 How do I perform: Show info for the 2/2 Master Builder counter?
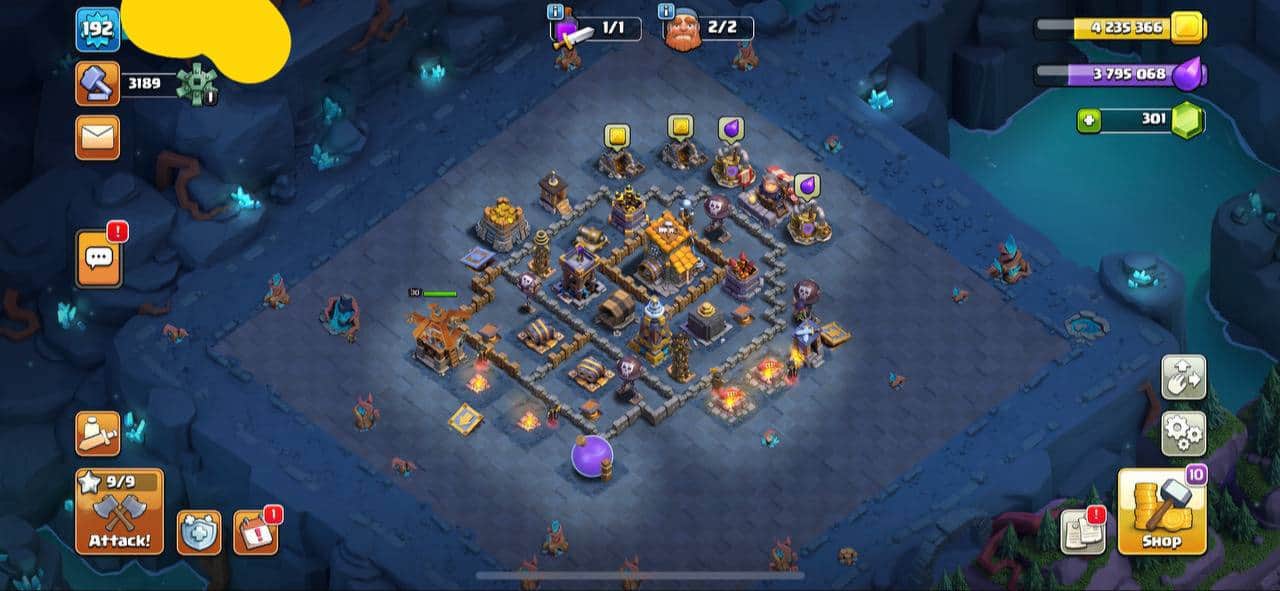coord(665,12)
